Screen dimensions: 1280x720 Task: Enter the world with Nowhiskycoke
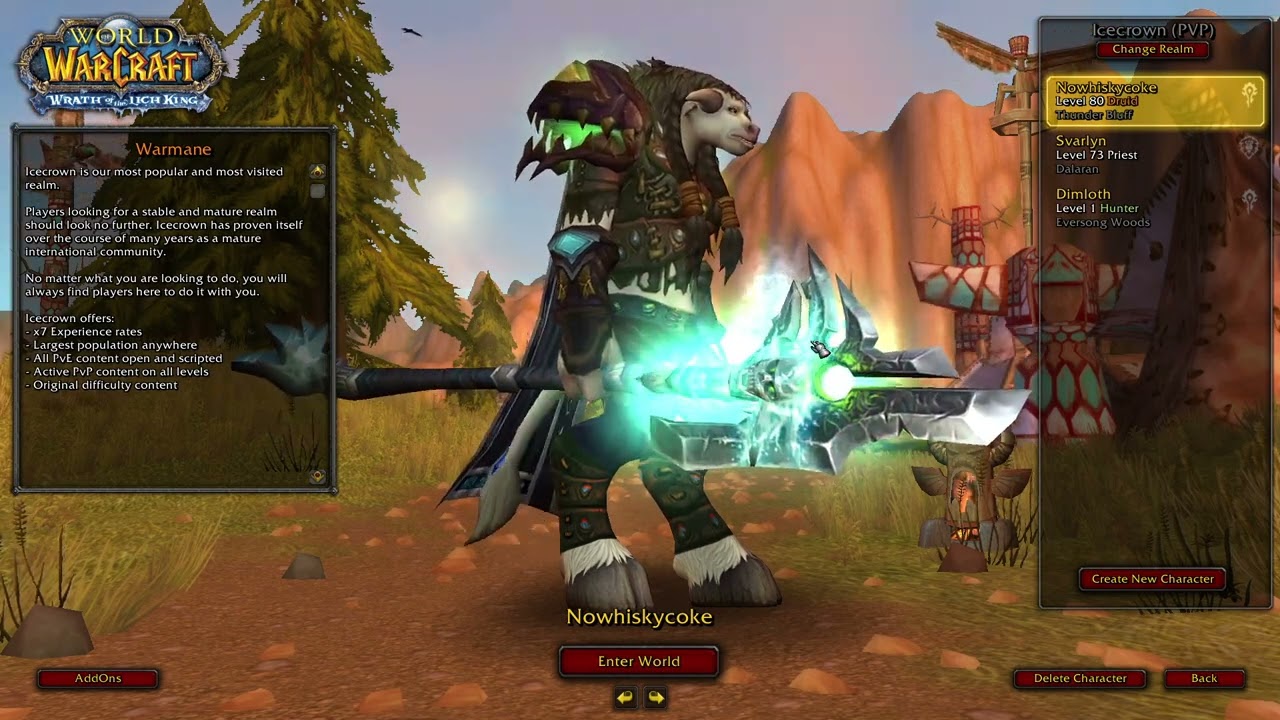pyautogui.click(x=639, y=661)
